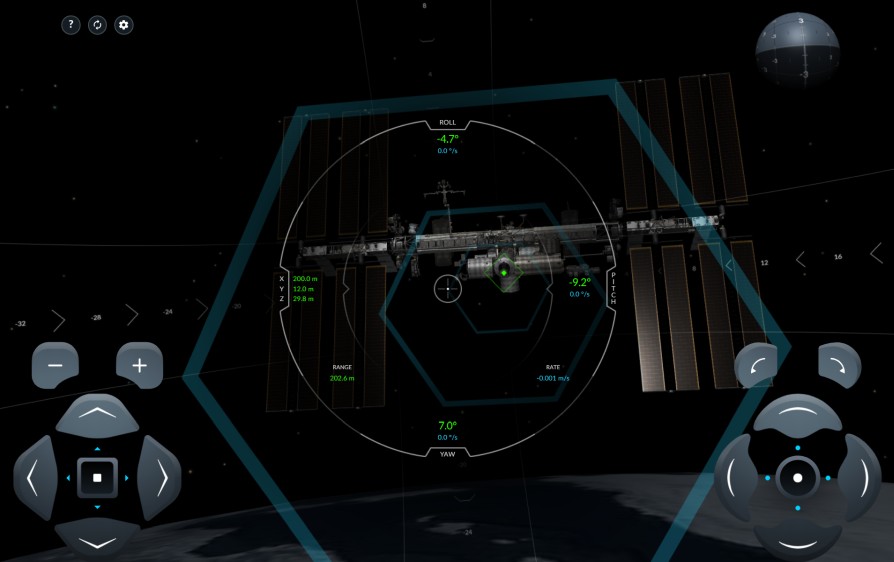This screenshot has height=562, width=894.
Task: Open the gear settings button
Action: click(124, 25)
